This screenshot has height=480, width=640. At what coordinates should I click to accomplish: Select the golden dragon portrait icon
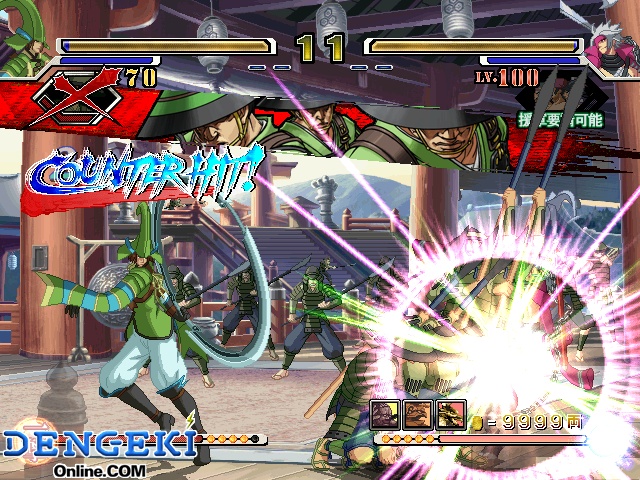[x=451, y=415]
